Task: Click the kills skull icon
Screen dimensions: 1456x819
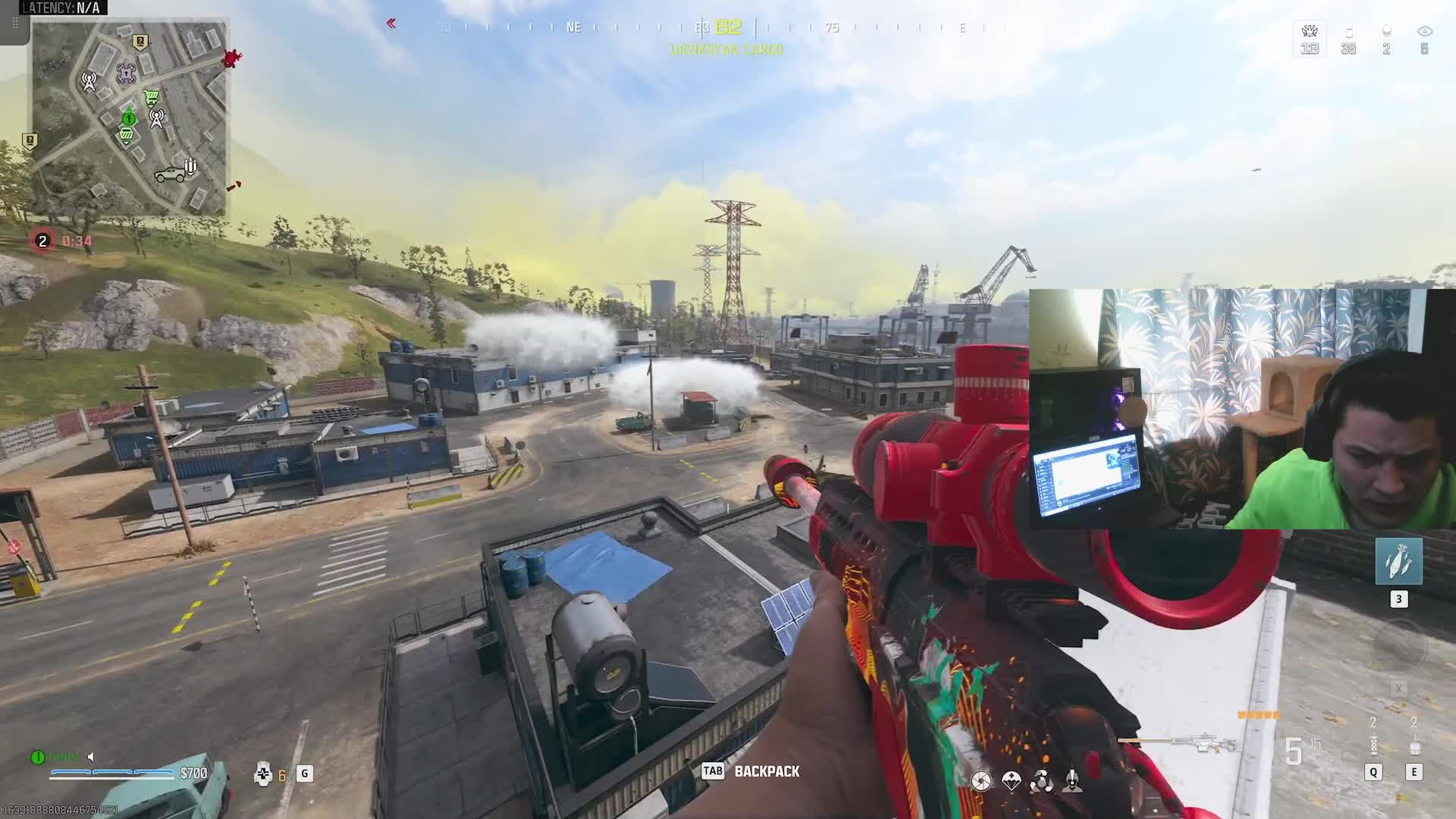Action: [1386, 31]
